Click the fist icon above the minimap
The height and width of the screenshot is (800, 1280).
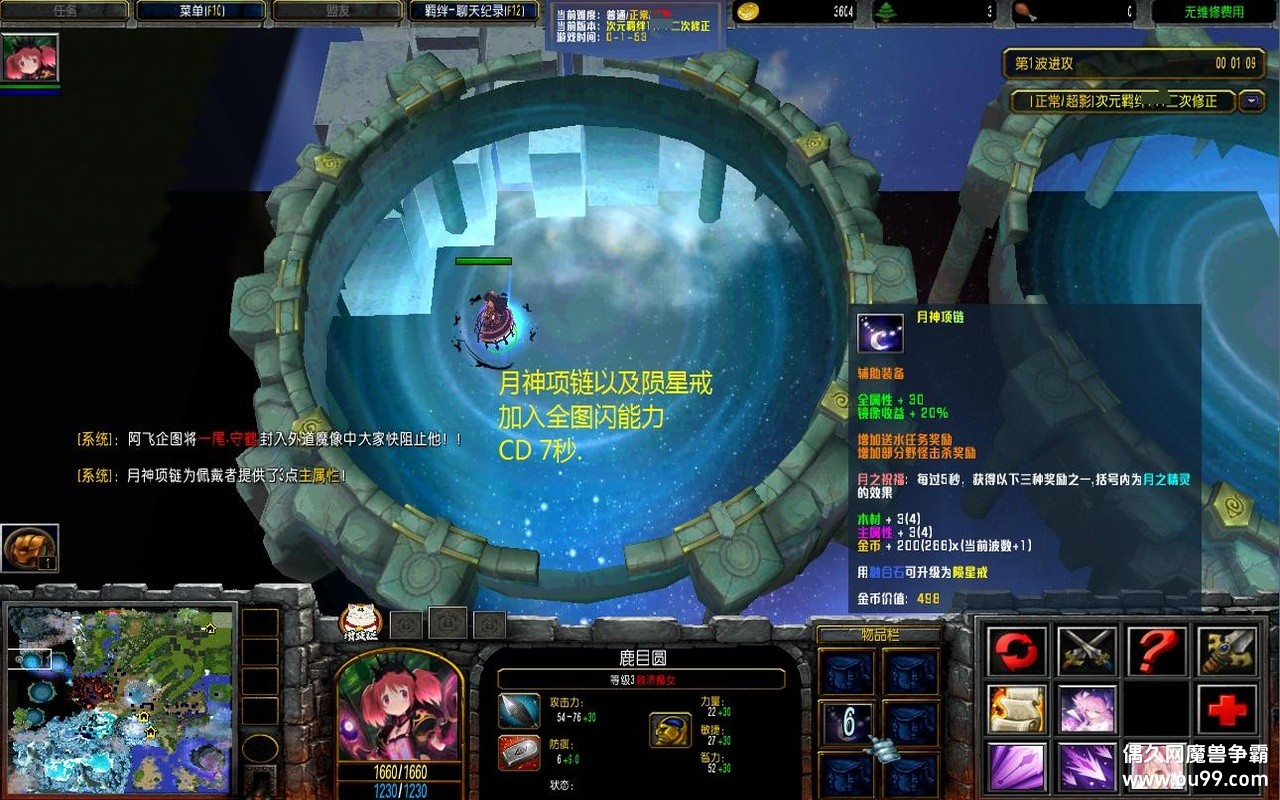tap(30, 549)
